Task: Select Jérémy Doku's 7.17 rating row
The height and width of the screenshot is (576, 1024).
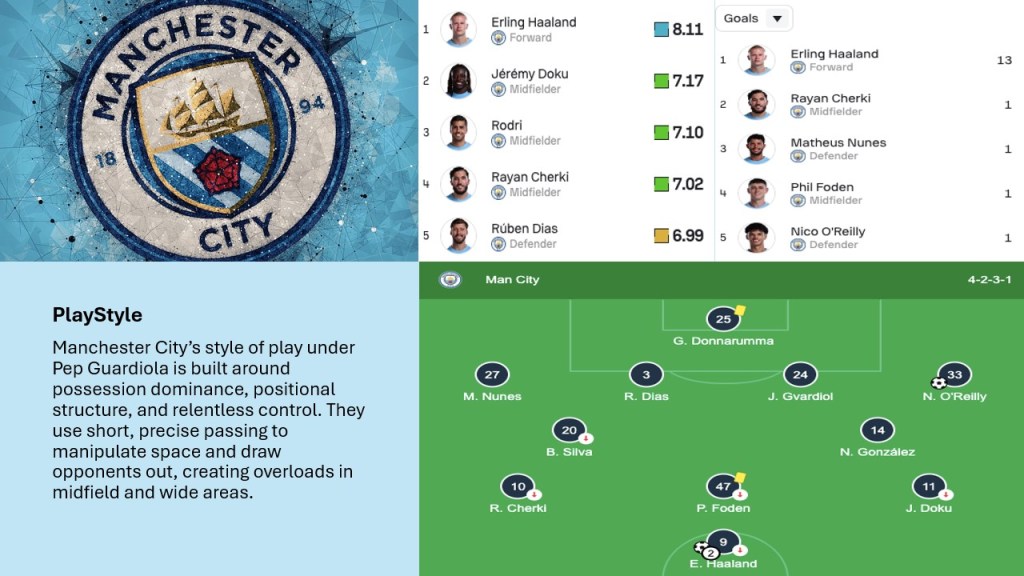Action: (565, 81)
